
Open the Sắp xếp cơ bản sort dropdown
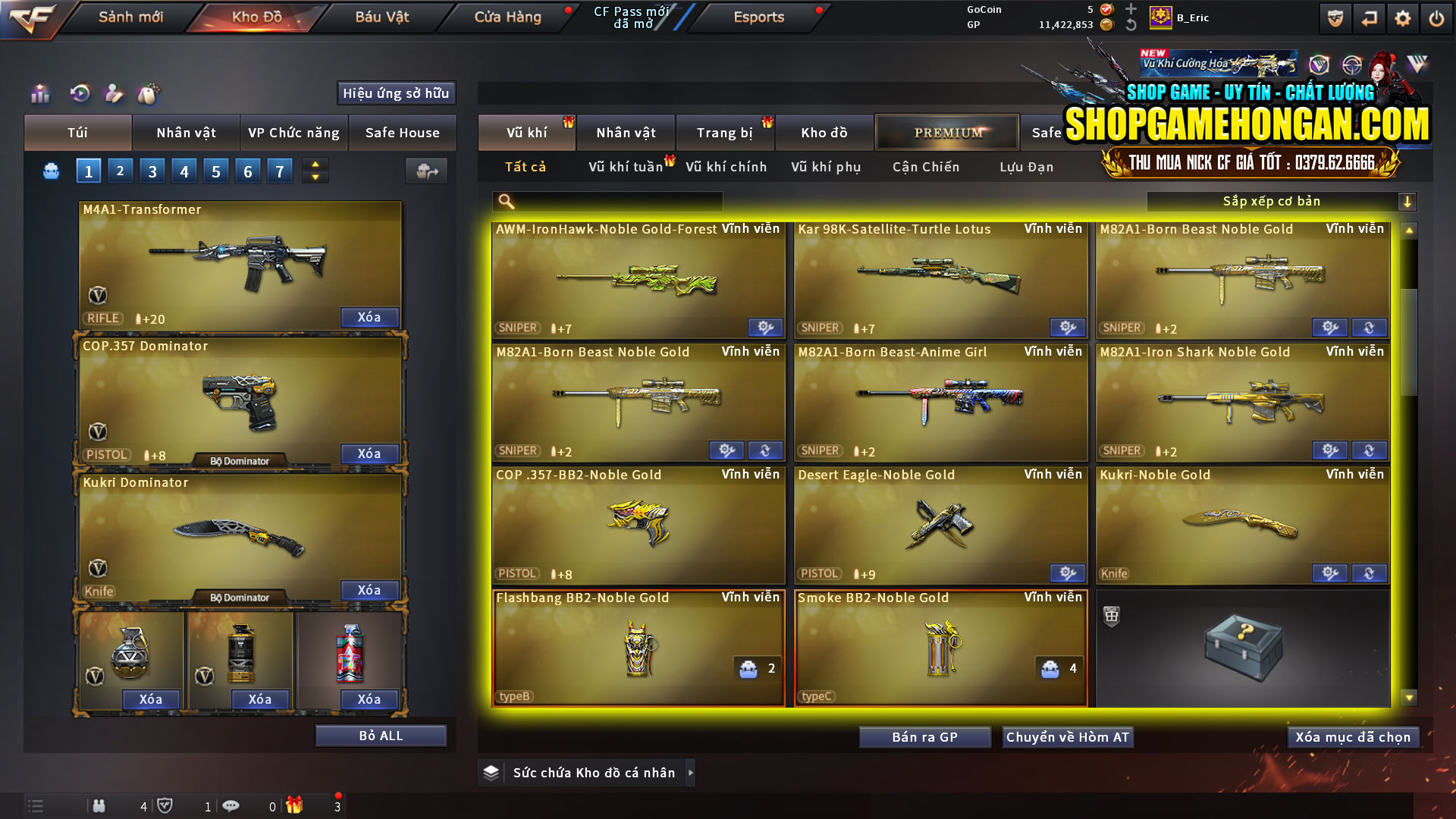point(1274,201)
